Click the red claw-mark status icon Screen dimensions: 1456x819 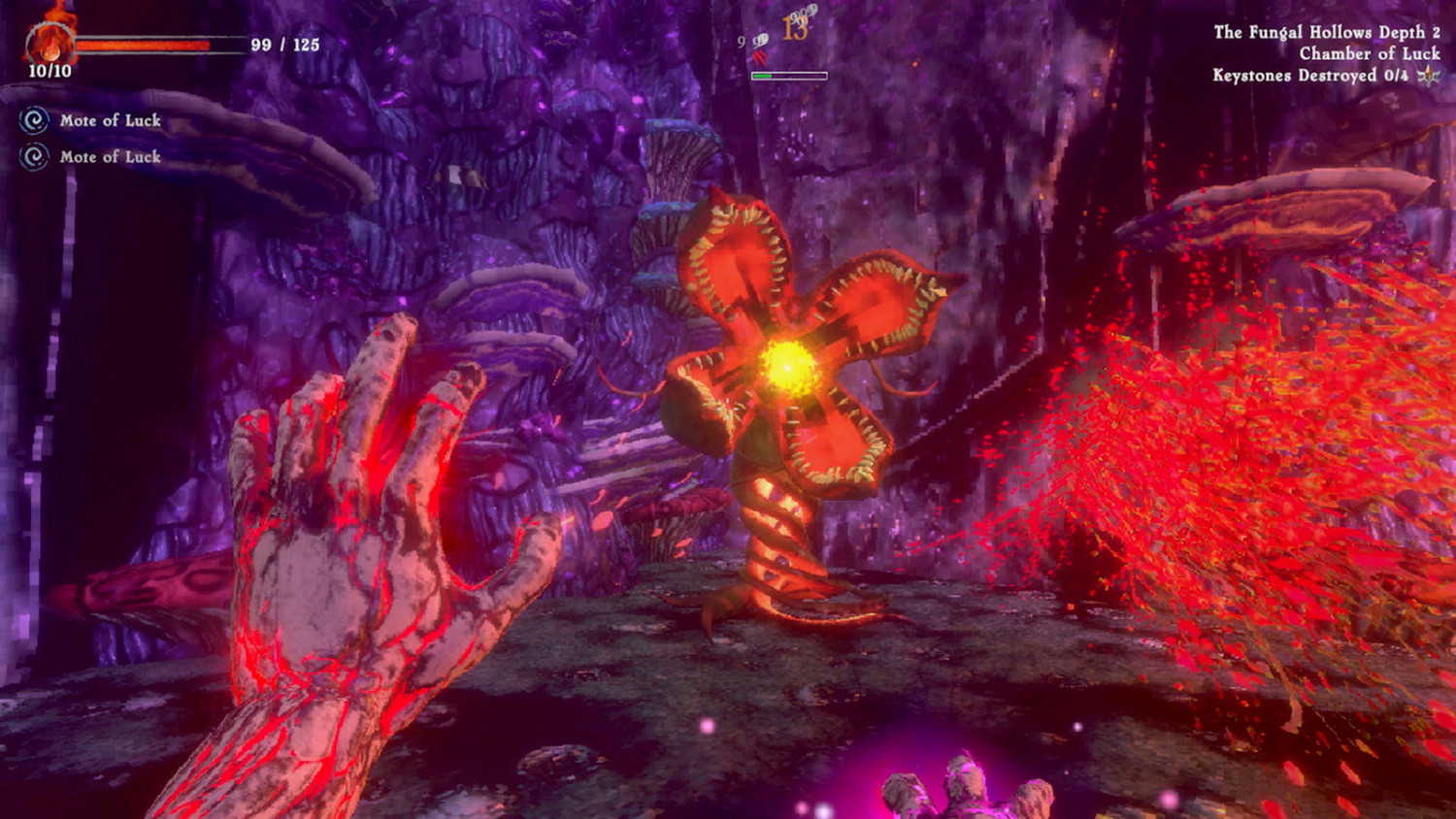760,58
